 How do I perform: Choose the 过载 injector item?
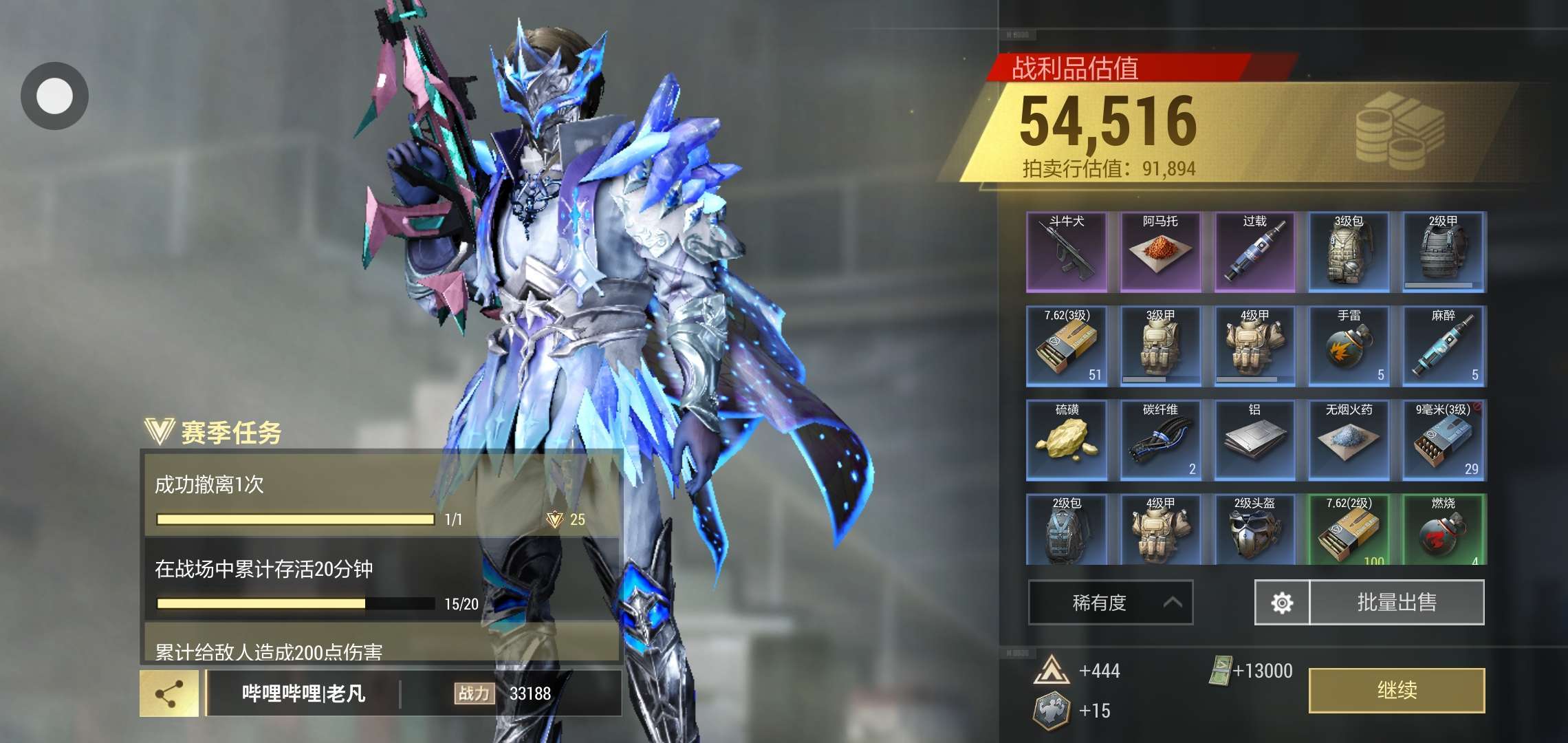[1255, 252]
